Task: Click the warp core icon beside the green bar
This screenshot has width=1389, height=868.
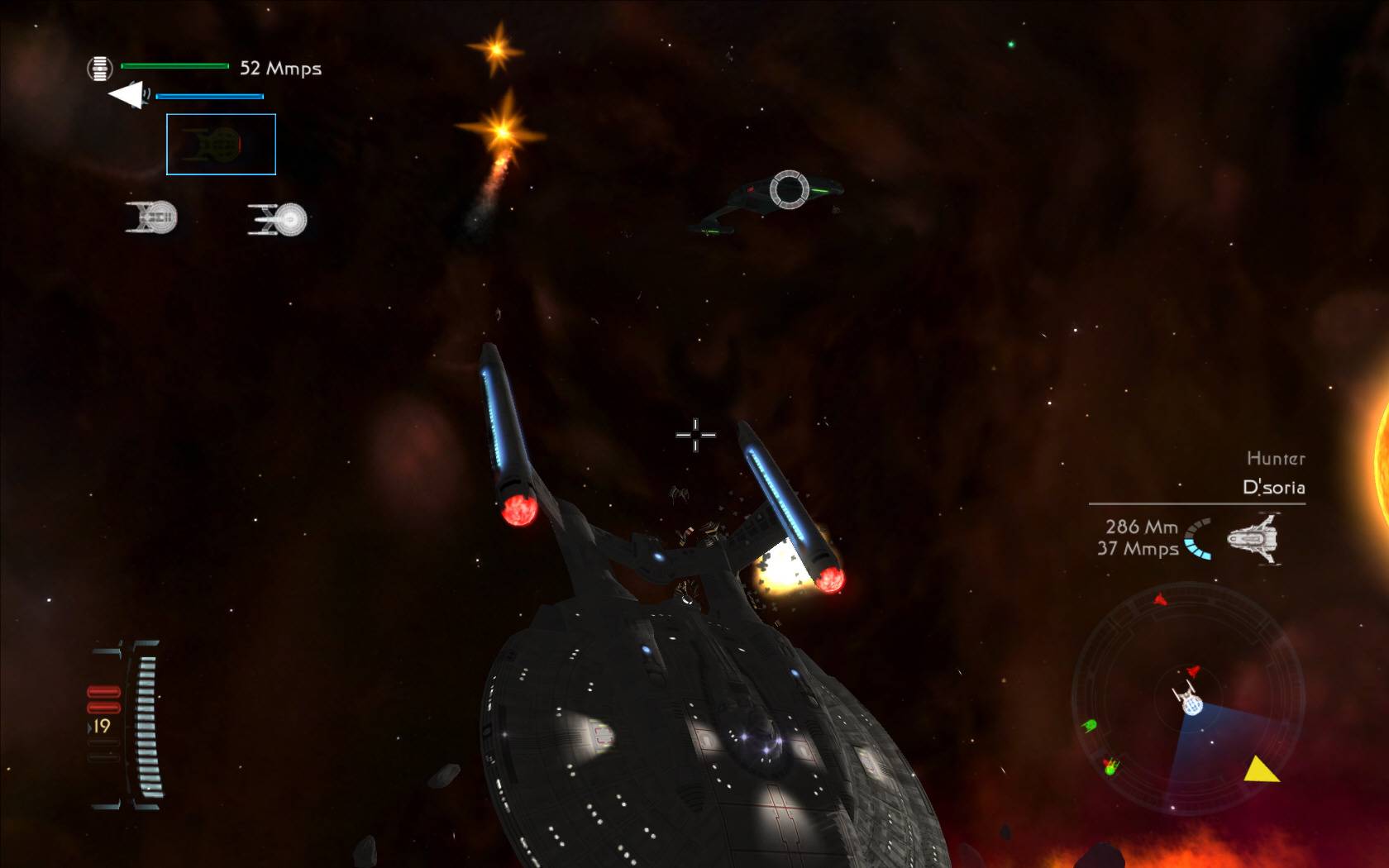Action: click(100, 68)
